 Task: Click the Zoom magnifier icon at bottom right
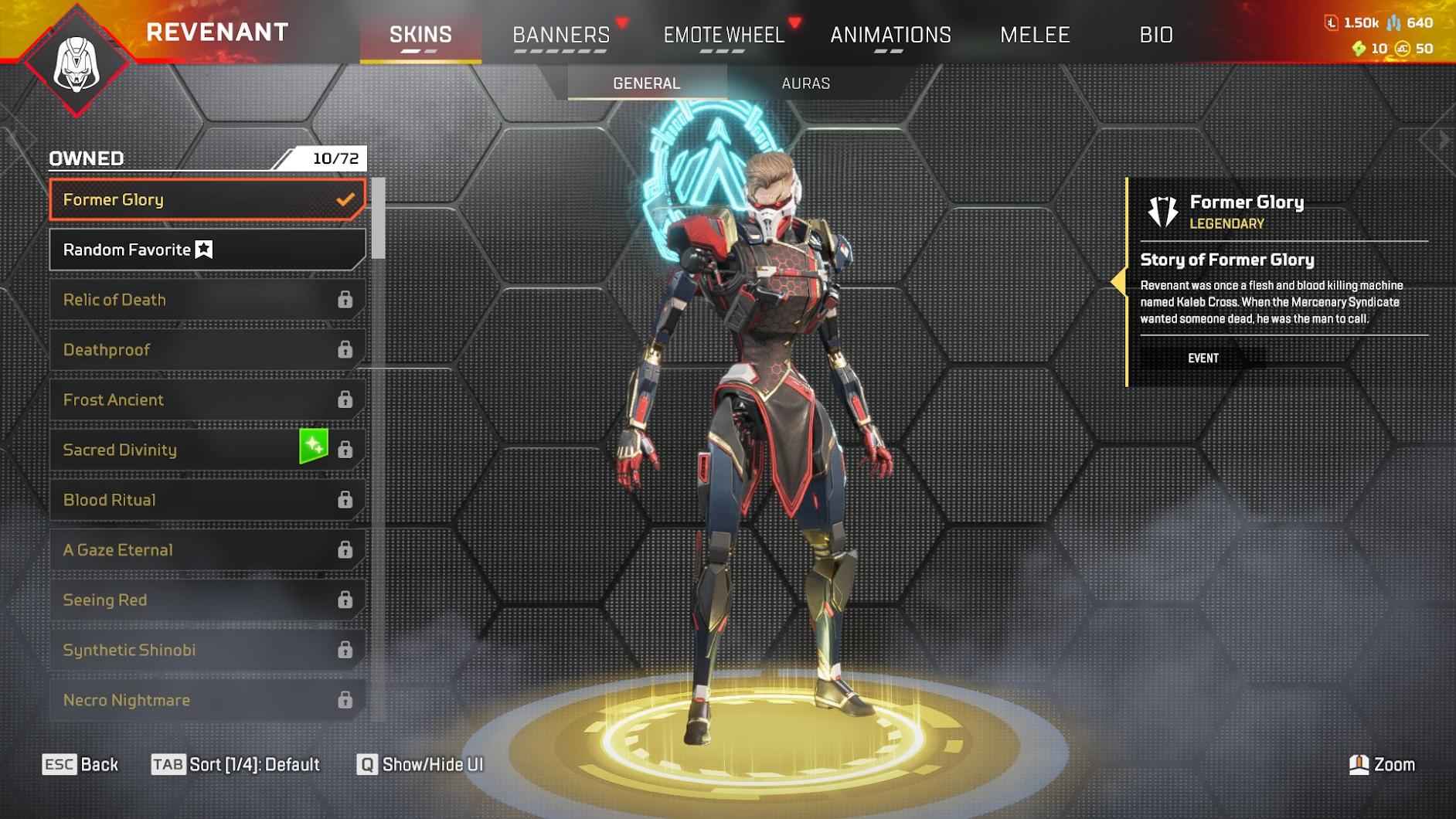tap(1360, 765)
